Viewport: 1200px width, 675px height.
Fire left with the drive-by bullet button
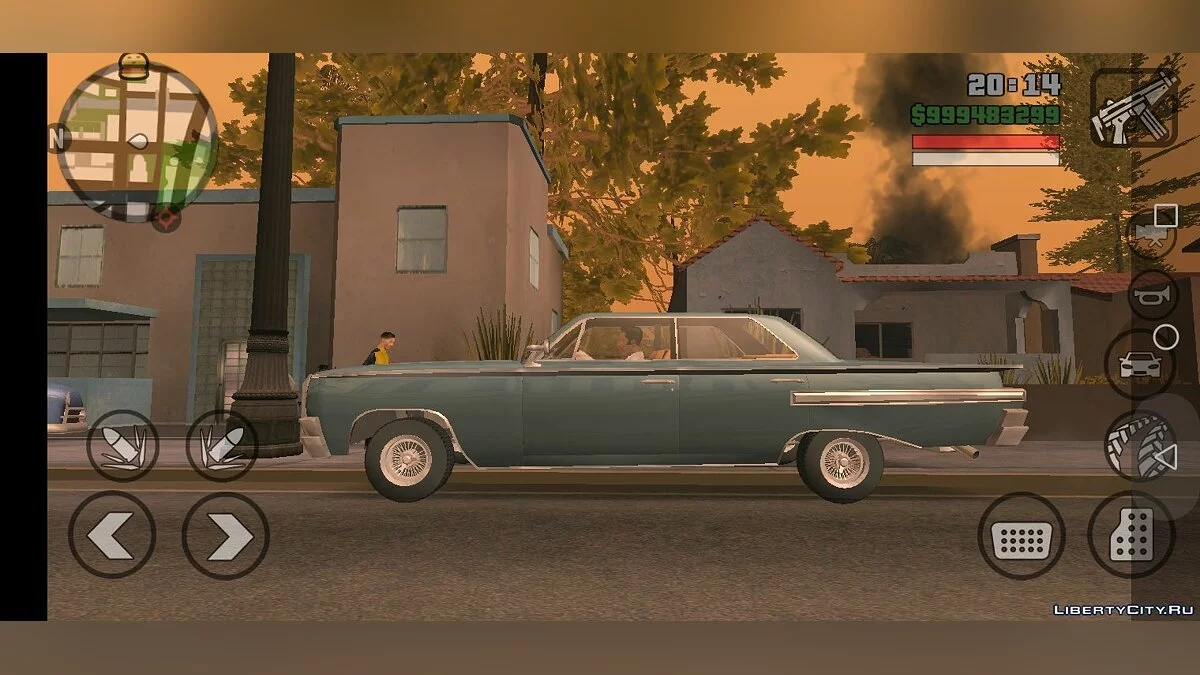(122, 446)
